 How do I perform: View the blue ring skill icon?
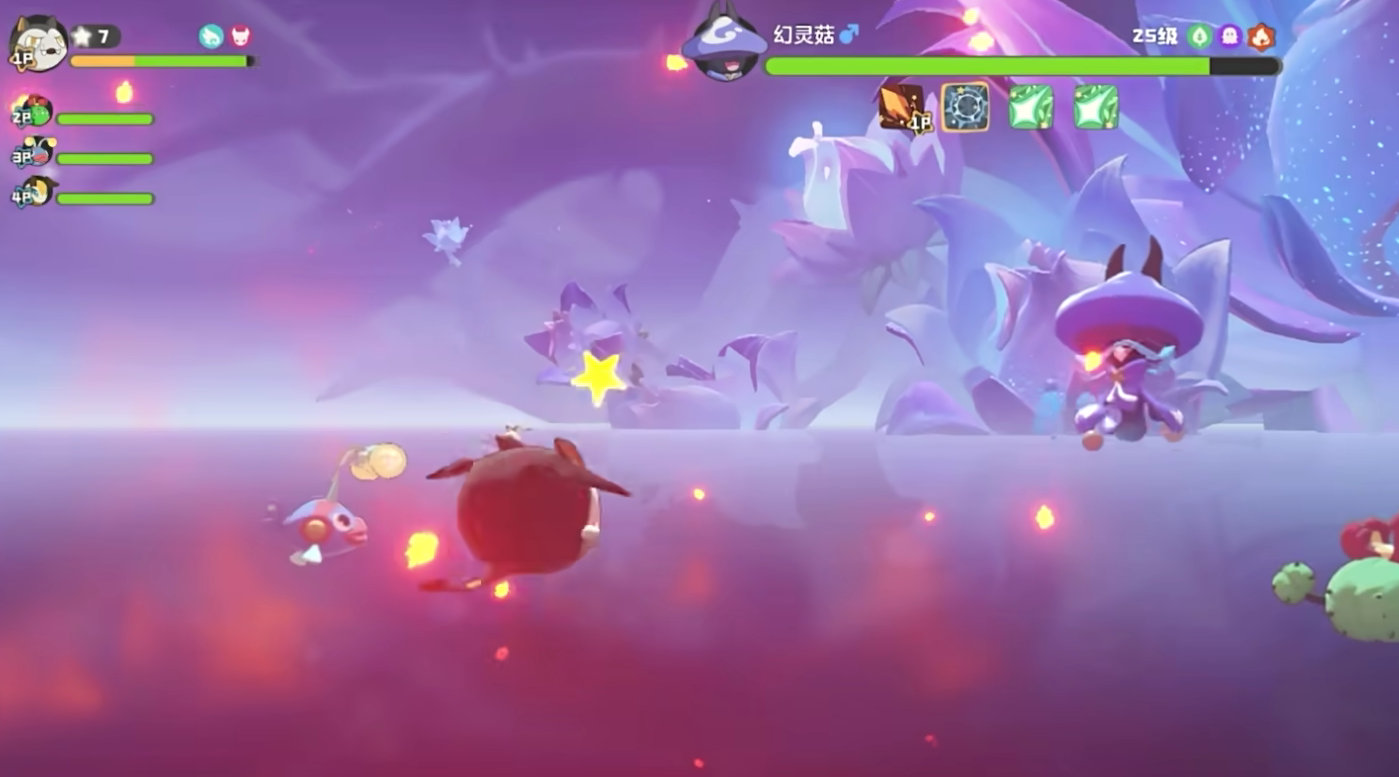tap(965, 107)
